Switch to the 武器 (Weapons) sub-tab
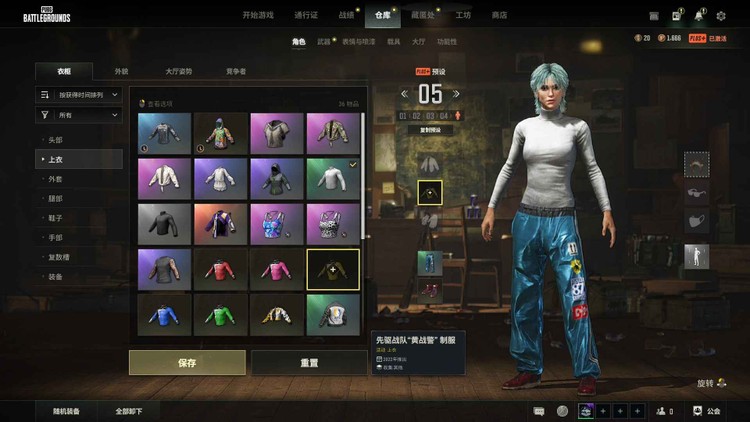 click(x=323, y=42)
